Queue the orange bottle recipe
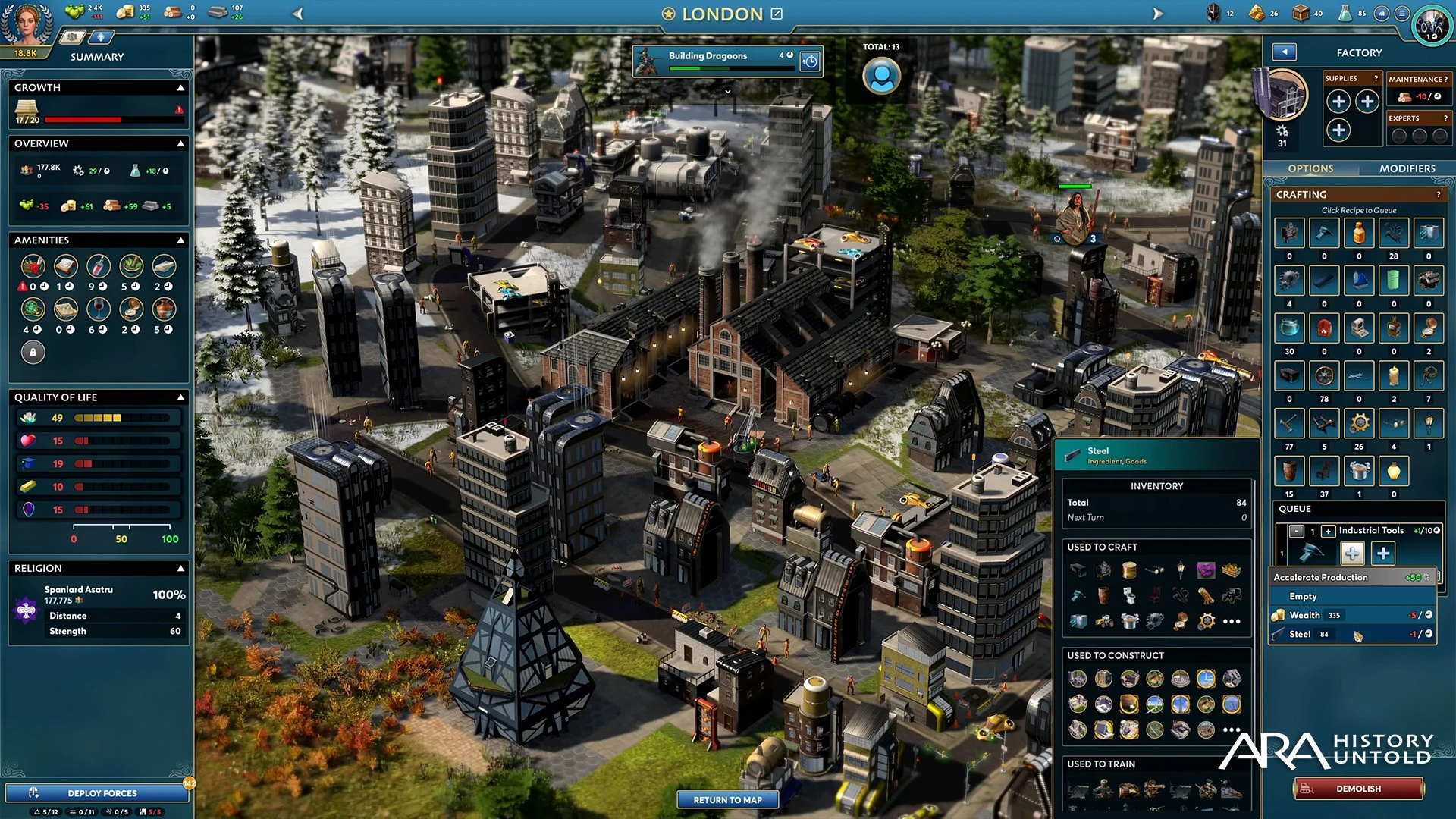The width and height of the screenshot is (1456, 819). coord(1358,234)
